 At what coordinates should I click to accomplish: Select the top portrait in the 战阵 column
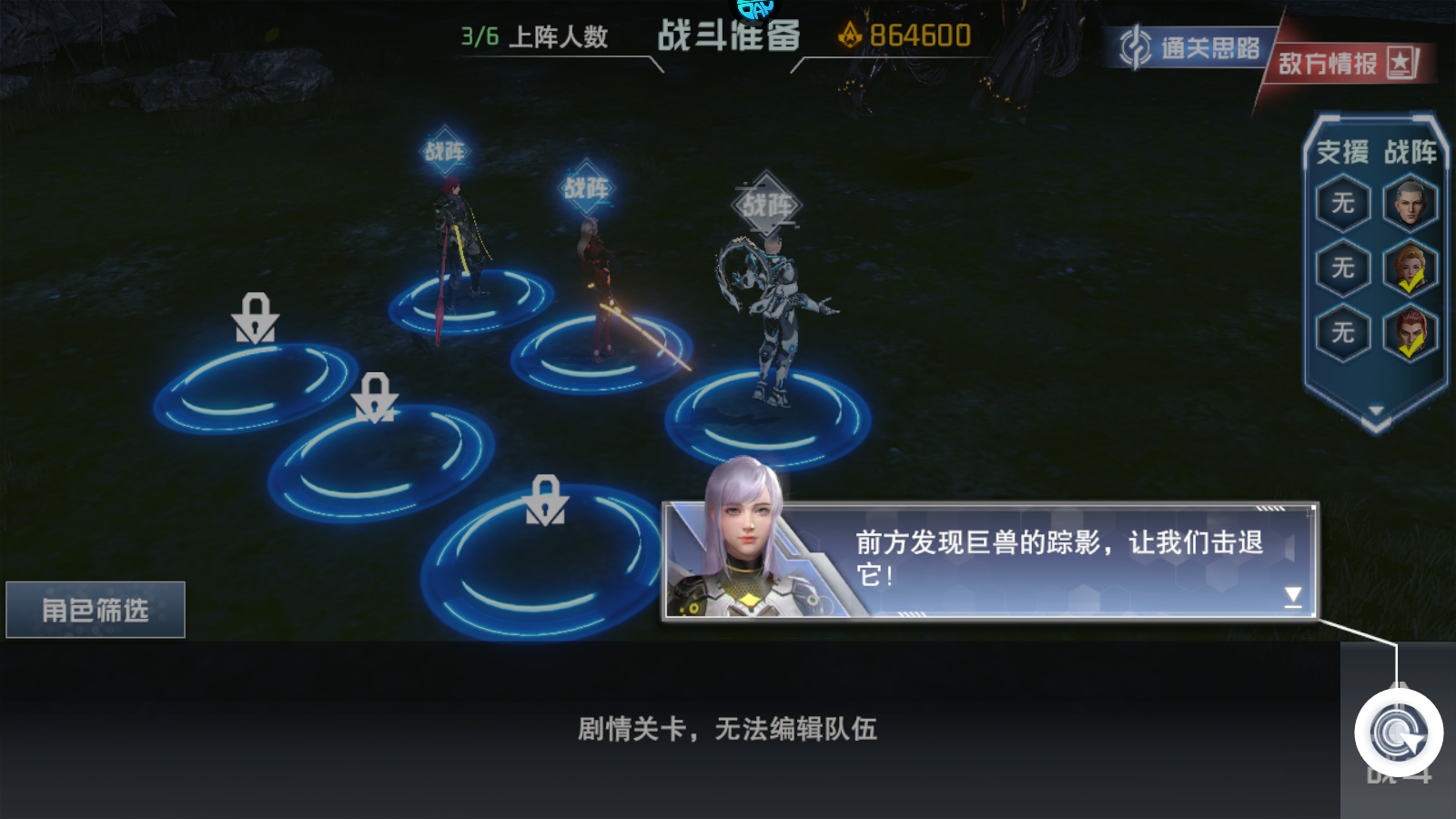(1410, 202)
